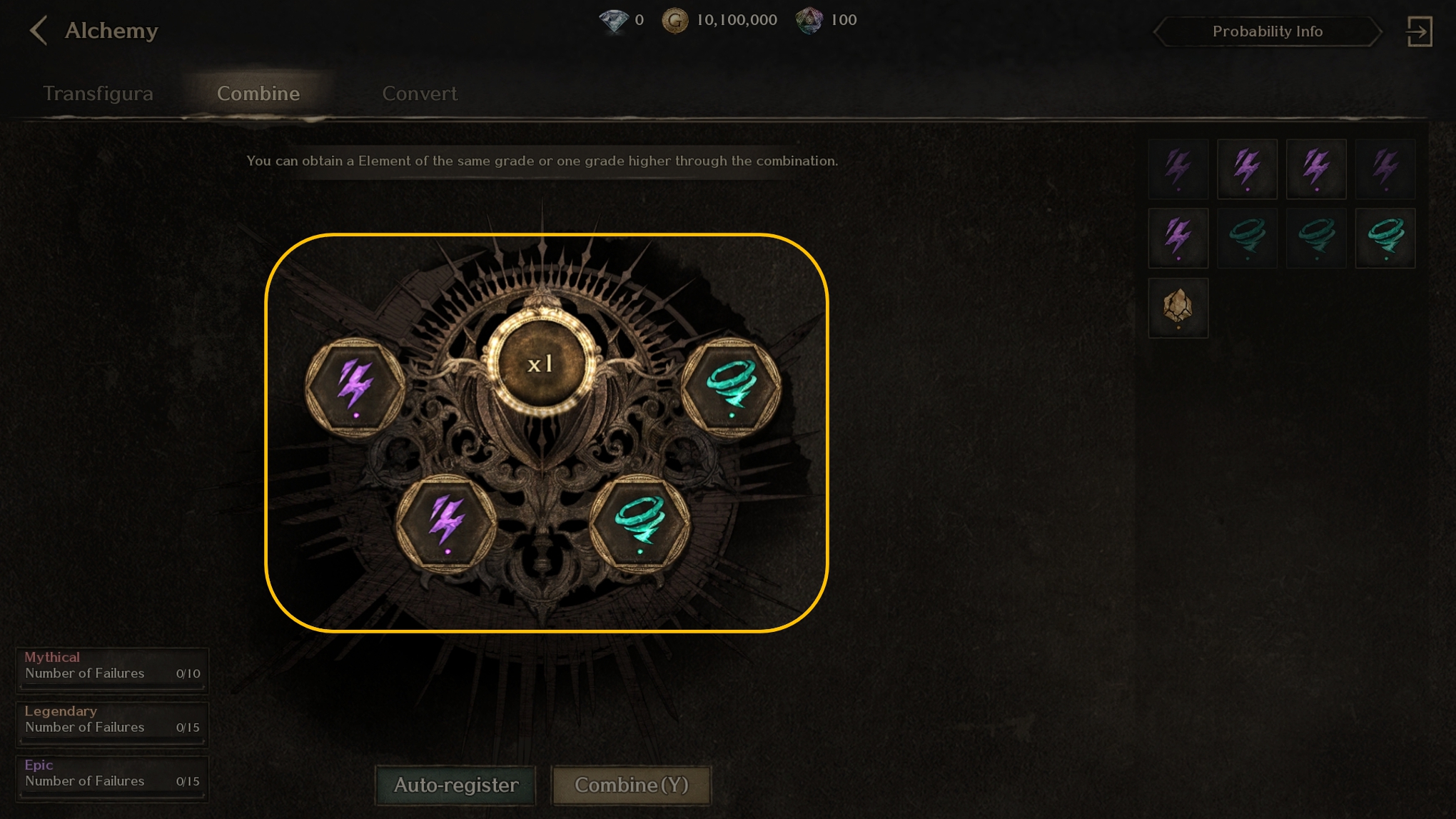Go back from the Alchemy screen
Viewport: 1456px width, 819px height.
[x=39, y=31]
